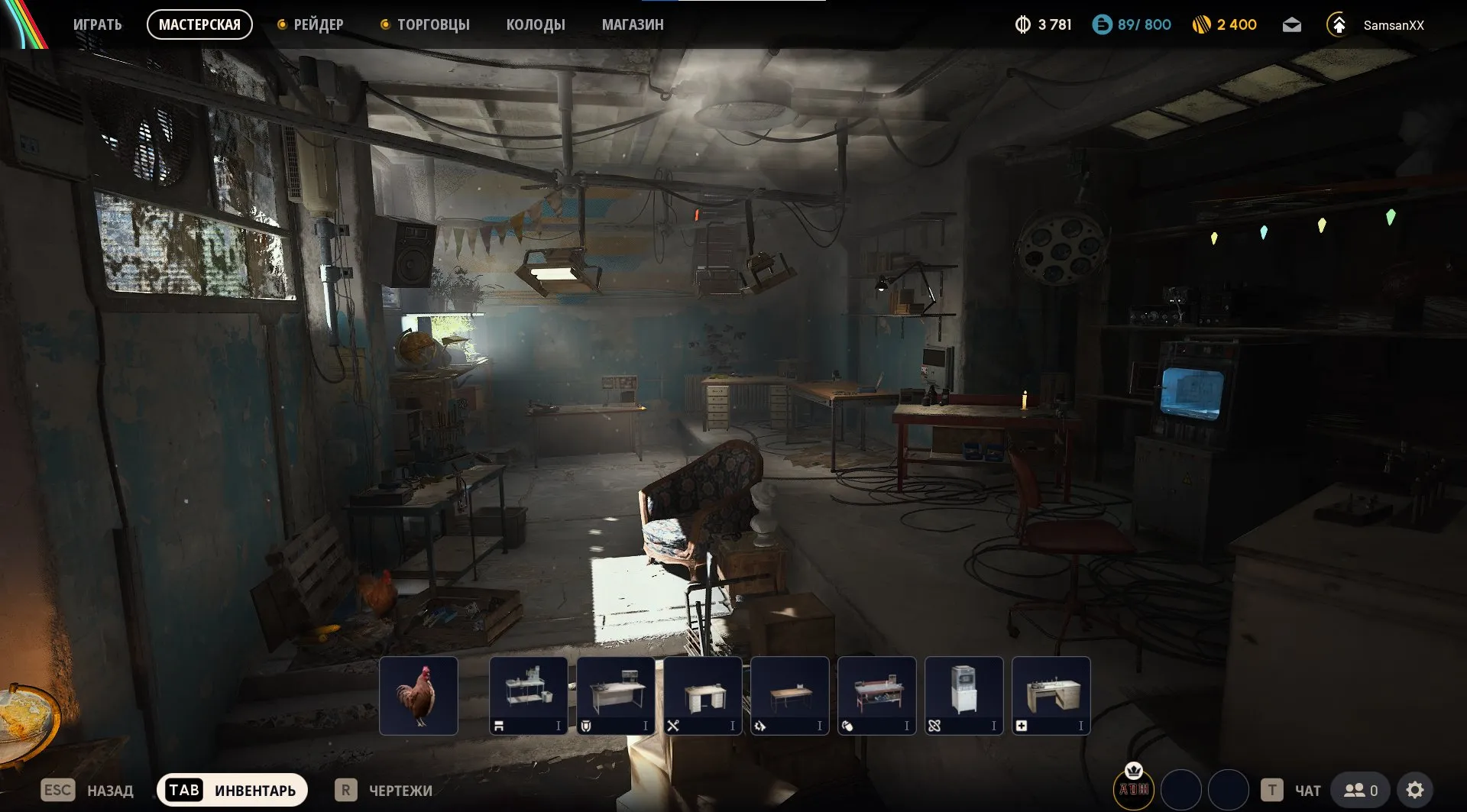1467x812 pixels.
Task: Select the МАСТЕРСКАЯ workshop tab
Action: point(199,24)
